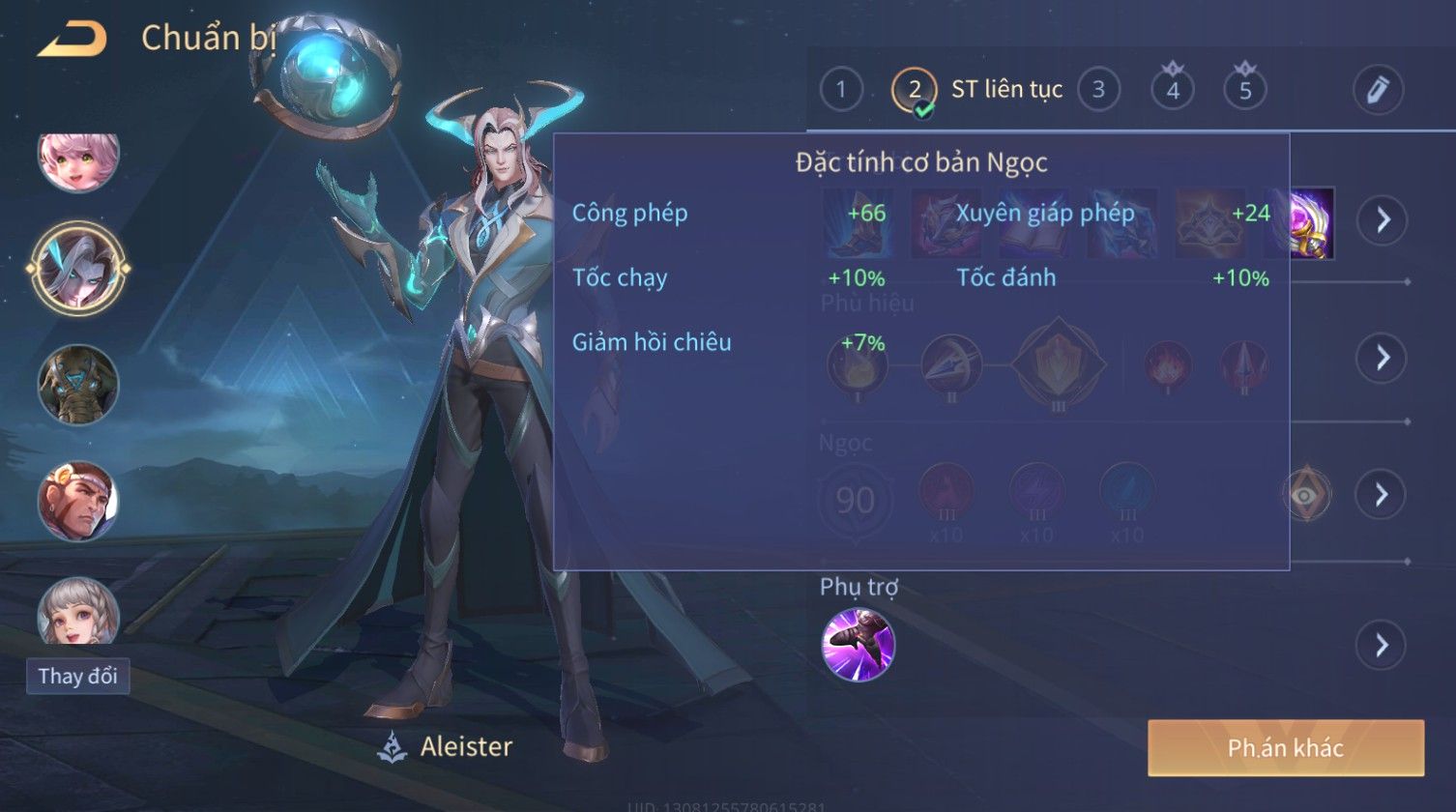This screenshot has height=812, width=1456.
Task: Choose the elephant-masked hero portrait
Action: [x=78, y=384]
